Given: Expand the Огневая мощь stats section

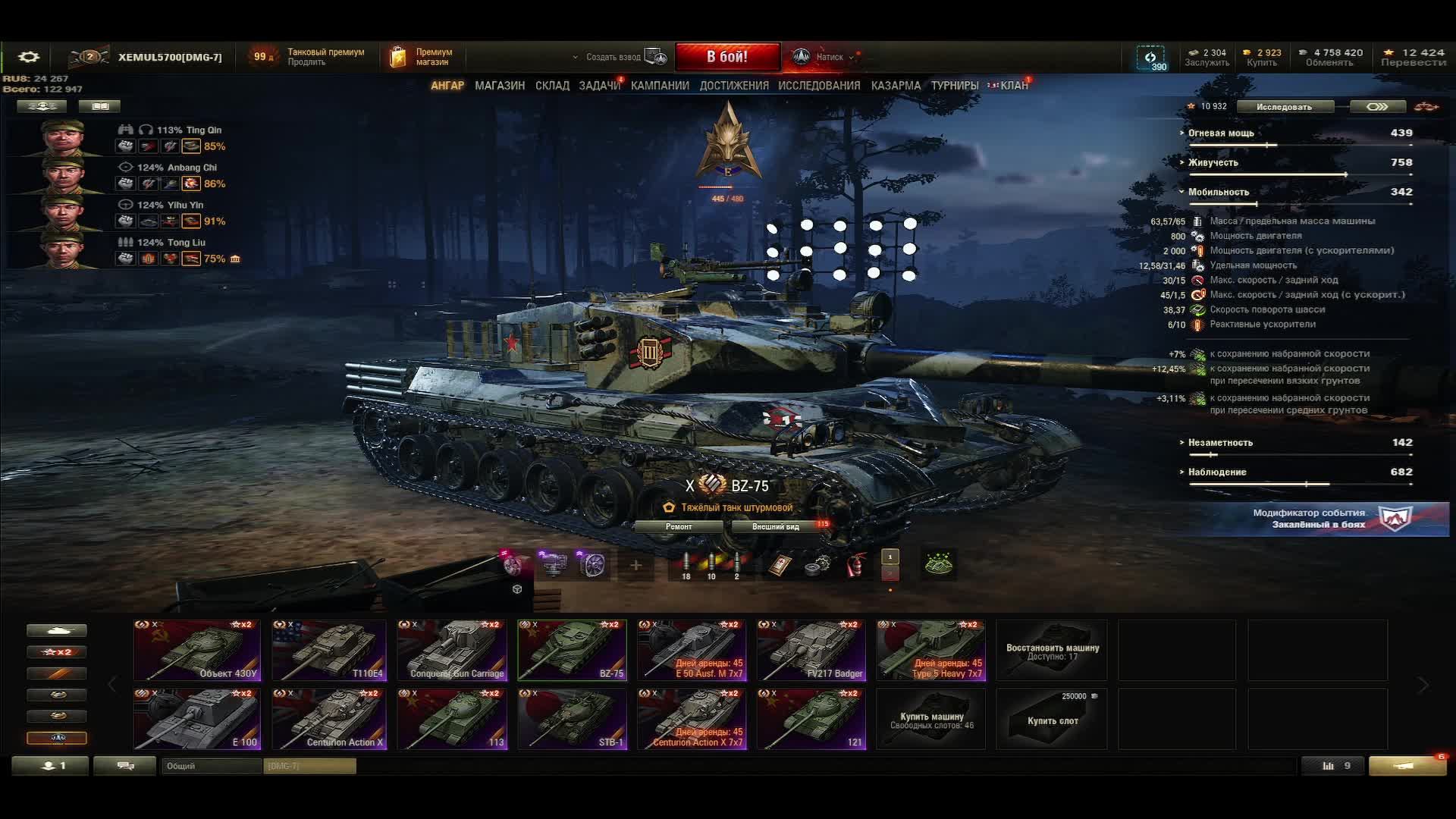Looking at the screenshot, I should coord(1220,133).
